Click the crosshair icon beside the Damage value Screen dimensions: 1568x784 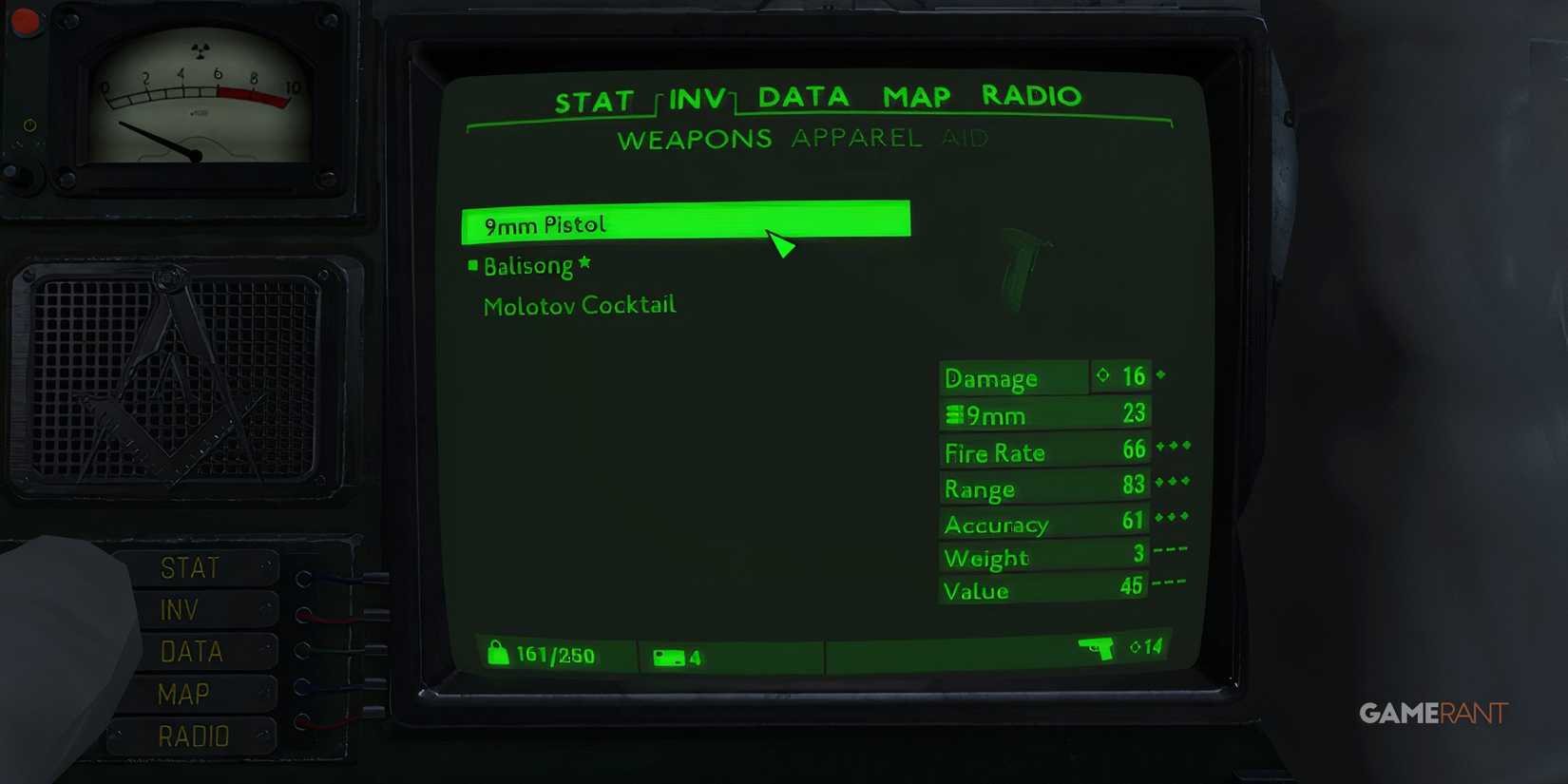point(1103,375)
